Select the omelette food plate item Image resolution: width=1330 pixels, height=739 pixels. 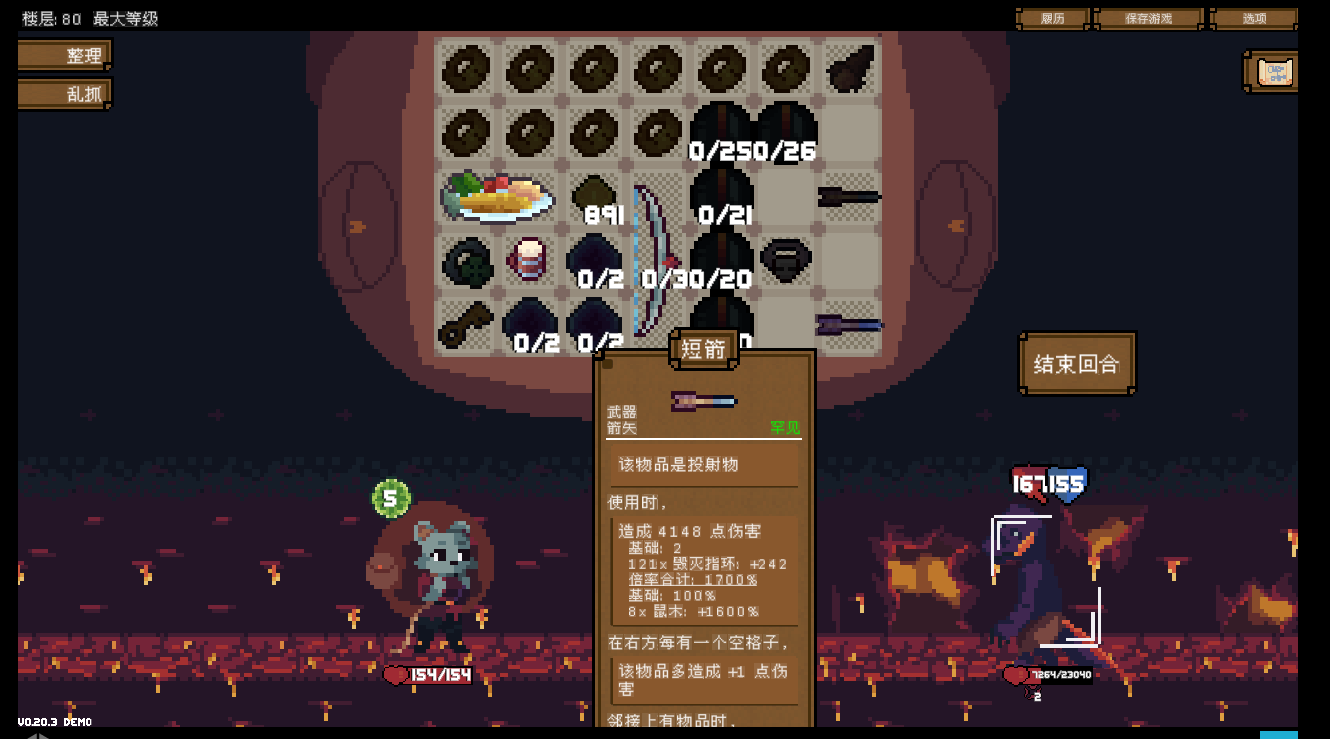pyautogui.click(x=498, y=197)
